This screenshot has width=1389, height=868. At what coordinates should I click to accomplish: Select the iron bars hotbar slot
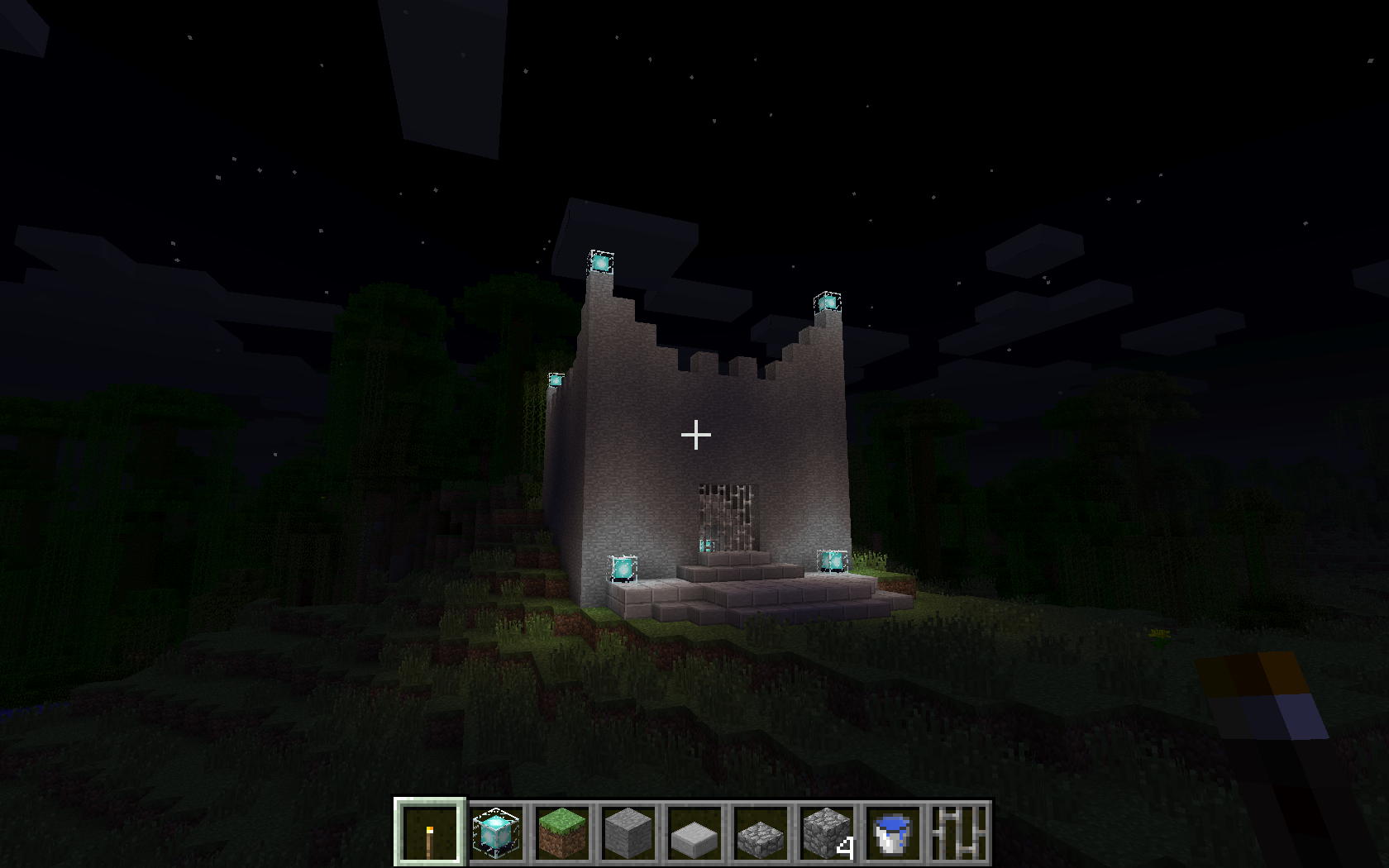click(958, 832)
